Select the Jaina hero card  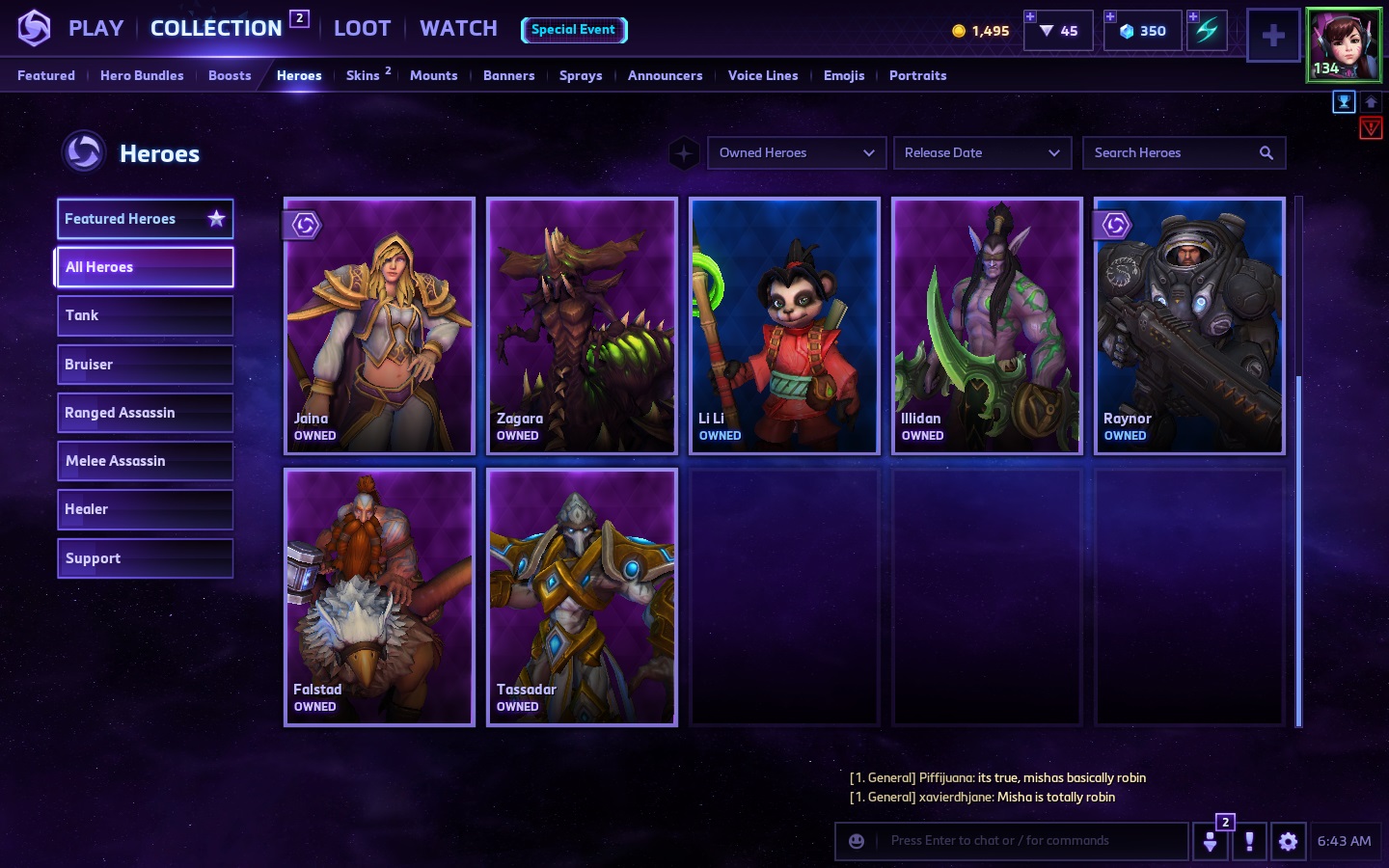[x=379, y=326]
